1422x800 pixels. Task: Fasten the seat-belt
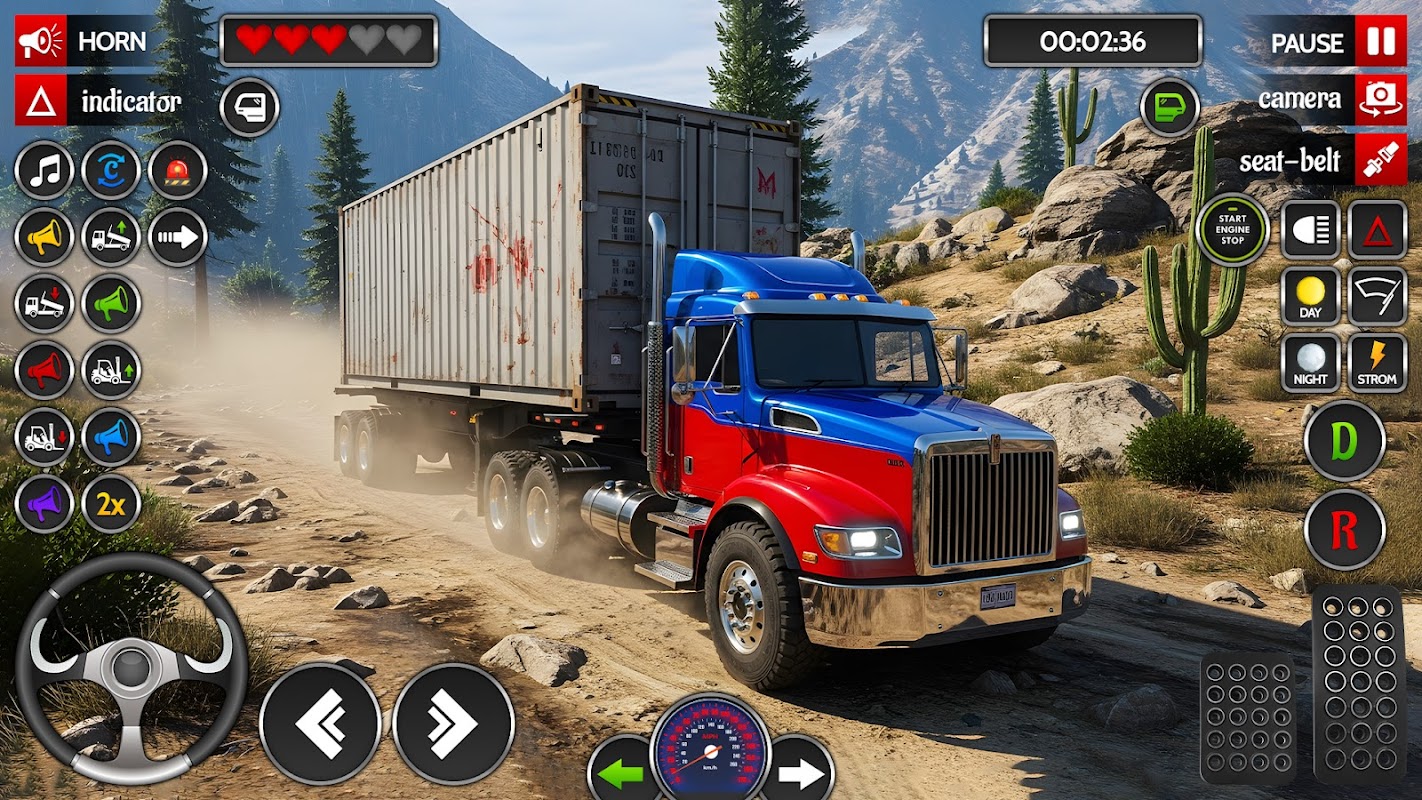point(1321,160)
